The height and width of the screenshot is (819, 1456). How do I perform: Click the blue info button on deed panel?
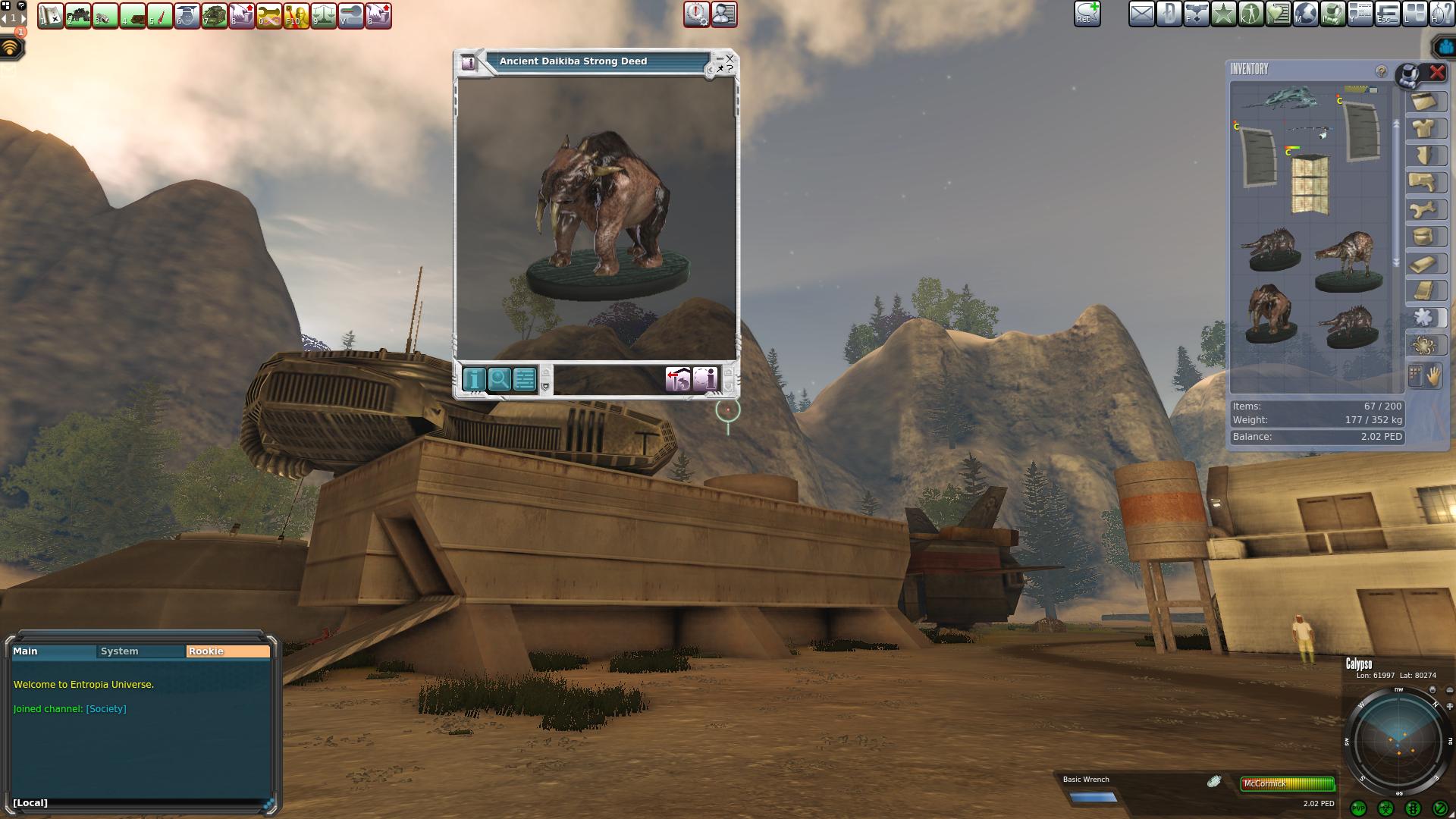474,379
